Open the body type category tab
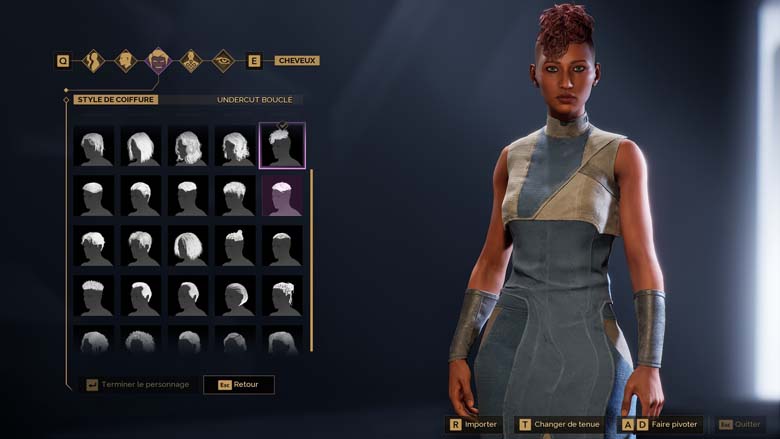The width and height of the screenshot is (780, 439). coord(93,61)
